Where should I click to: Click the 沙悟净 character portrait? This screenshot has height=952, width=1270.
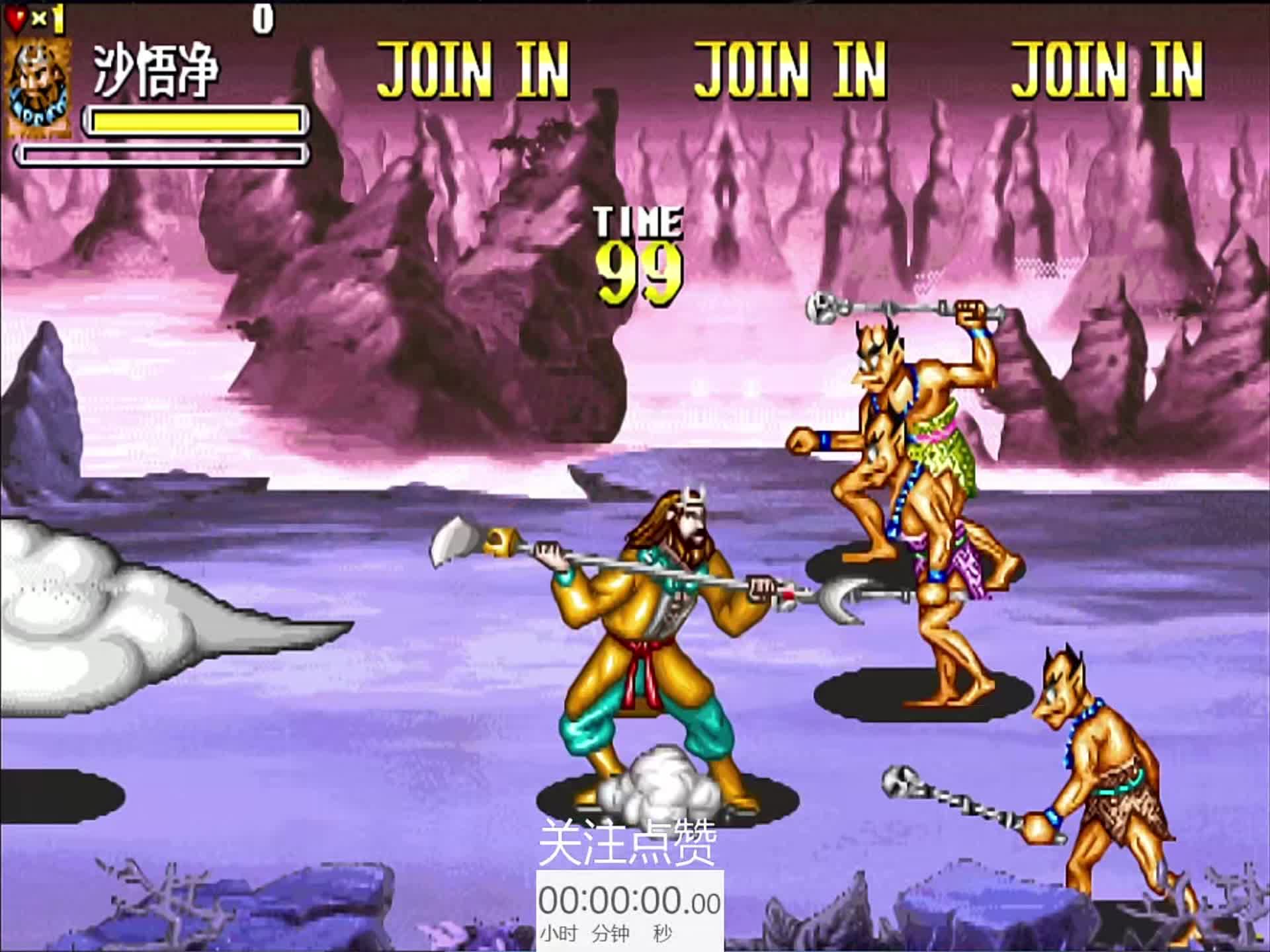[x=38, y=88]
